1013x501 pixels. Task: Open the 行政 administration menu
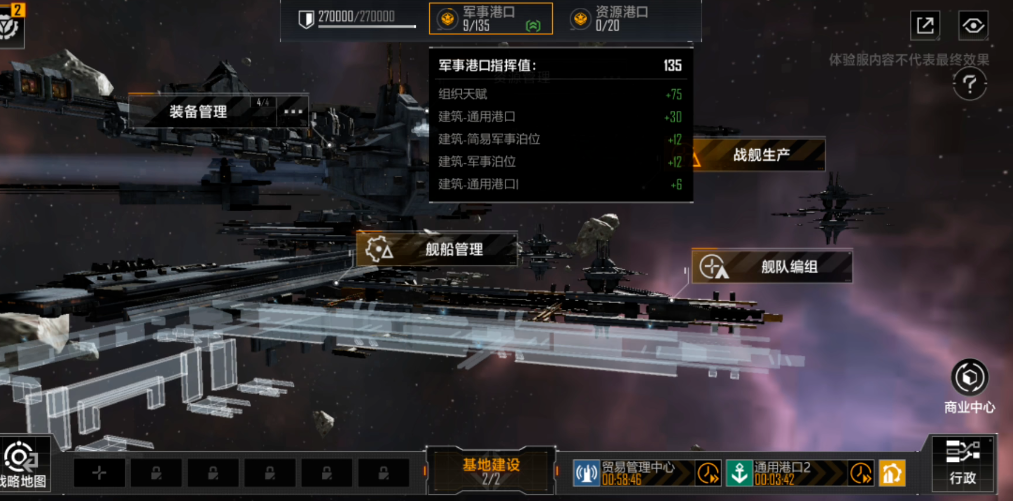[x=963, y=461]
